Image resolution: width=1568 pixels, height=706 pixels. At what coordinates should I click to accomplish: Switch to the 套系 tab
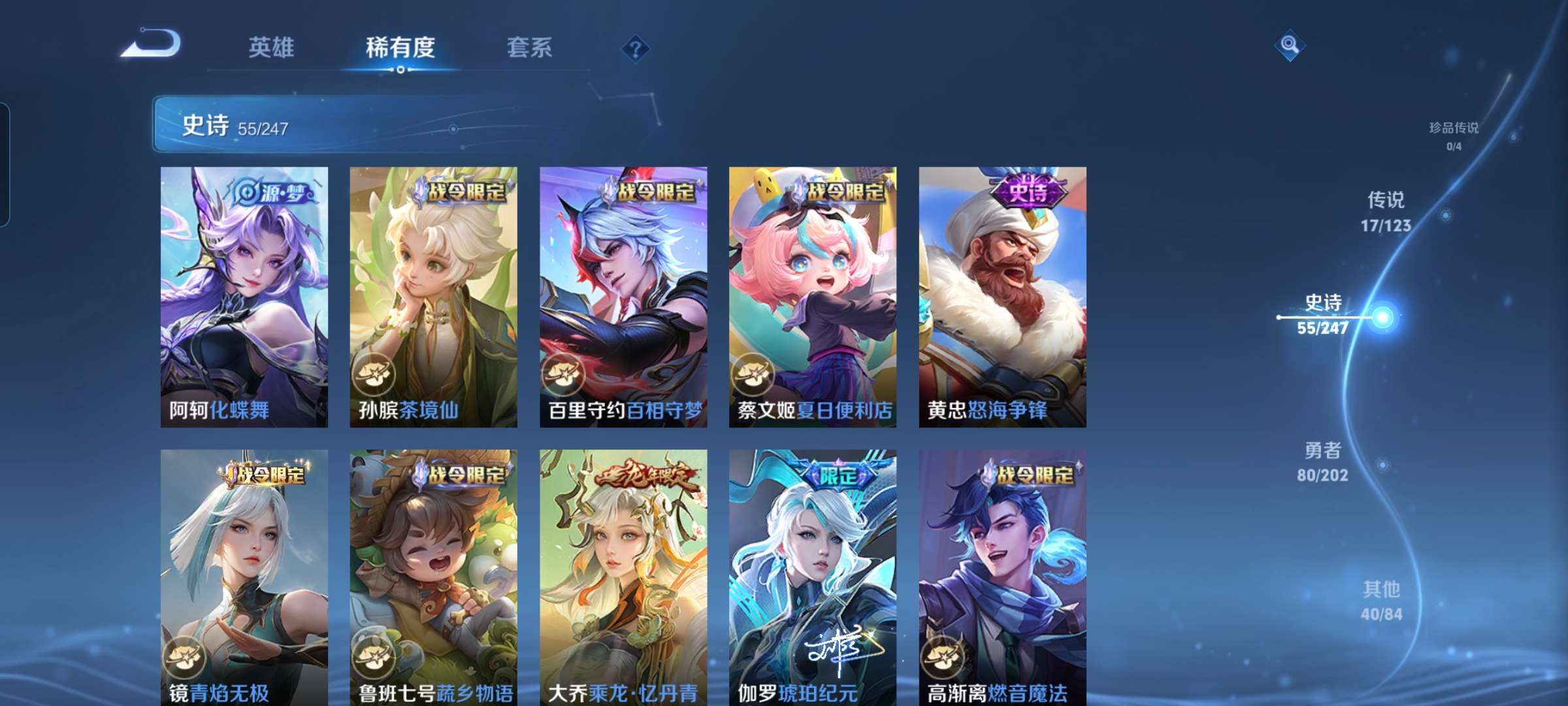coord(531,46)
